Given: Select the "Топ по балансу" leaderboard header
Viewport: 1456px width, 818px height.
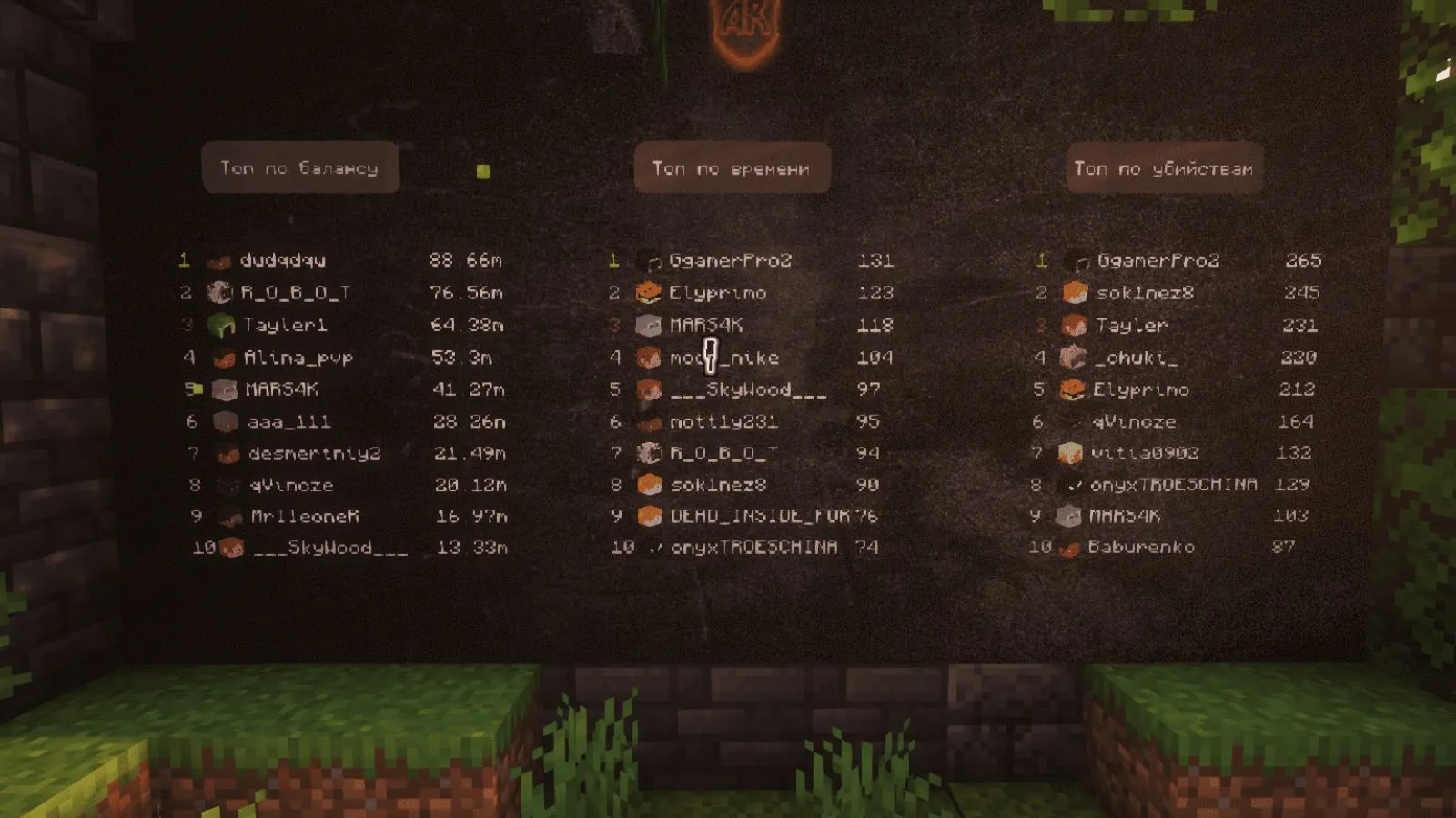Looking at the screenshot, I should point(299,167).
